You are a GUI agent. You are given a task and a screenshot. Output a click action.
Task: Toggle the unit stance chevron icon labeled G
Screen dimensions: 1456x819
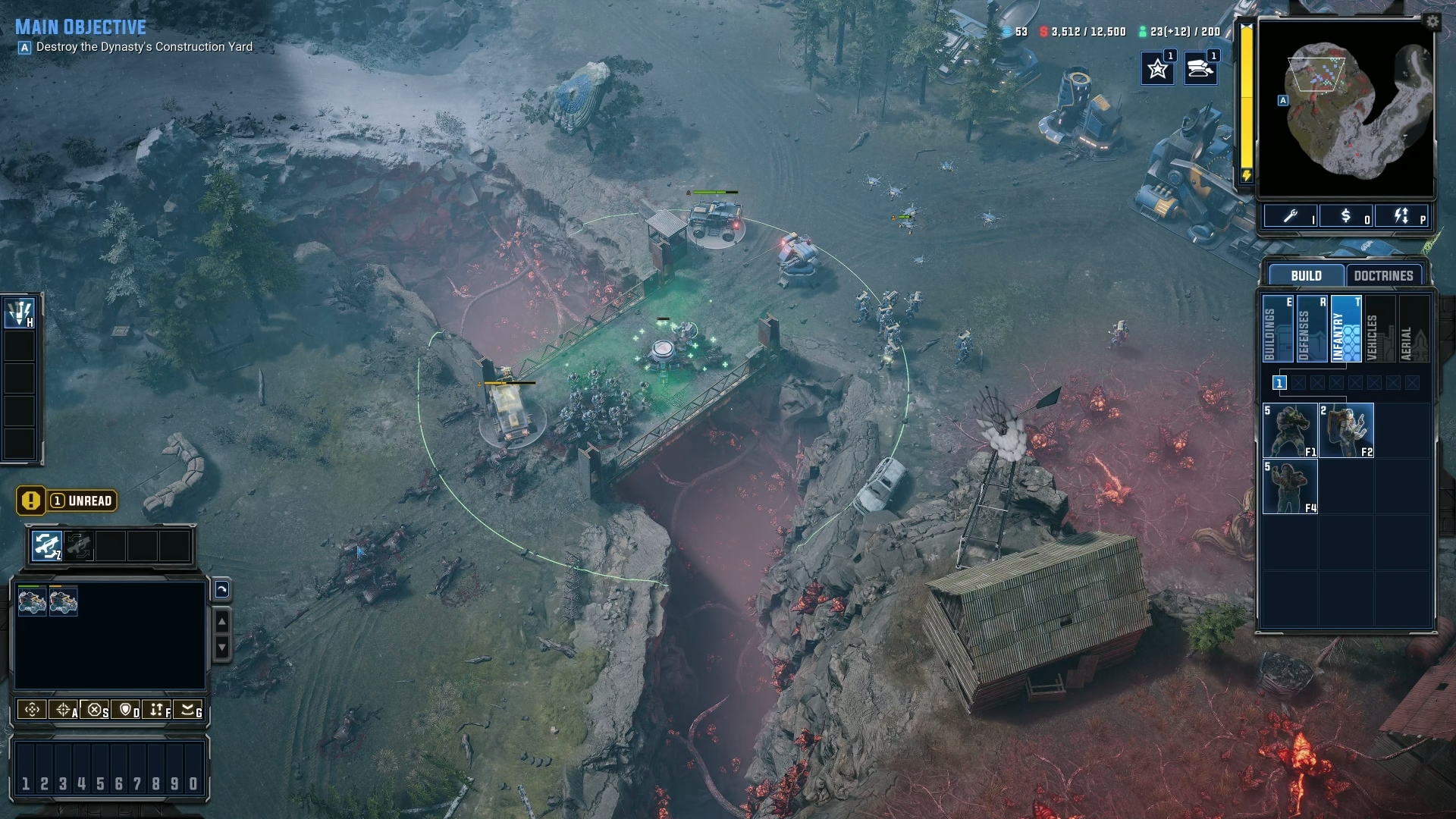pos(188,711)
